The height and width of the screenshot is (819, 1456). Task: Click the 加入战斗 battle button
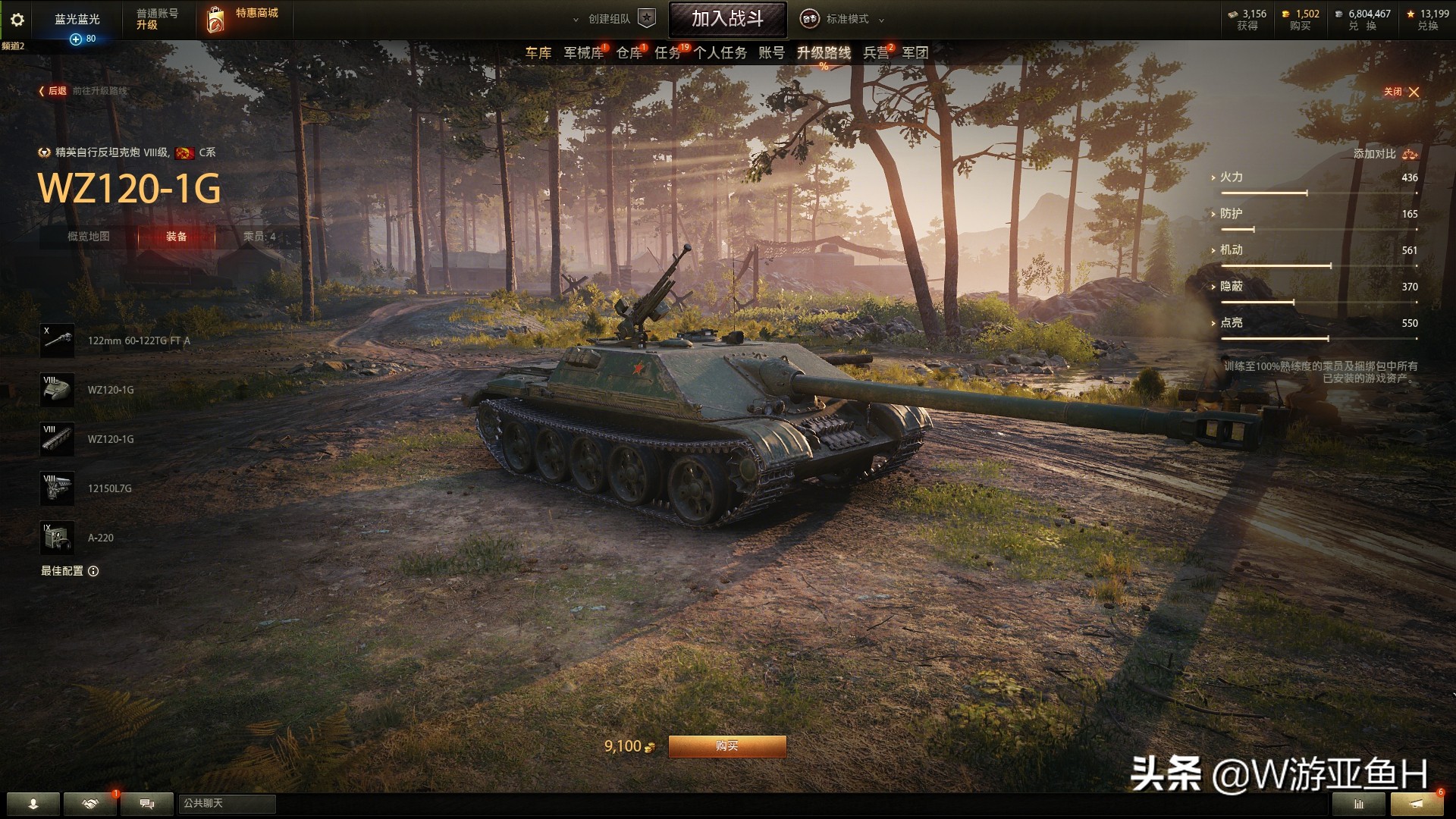[x=727, y=19]
